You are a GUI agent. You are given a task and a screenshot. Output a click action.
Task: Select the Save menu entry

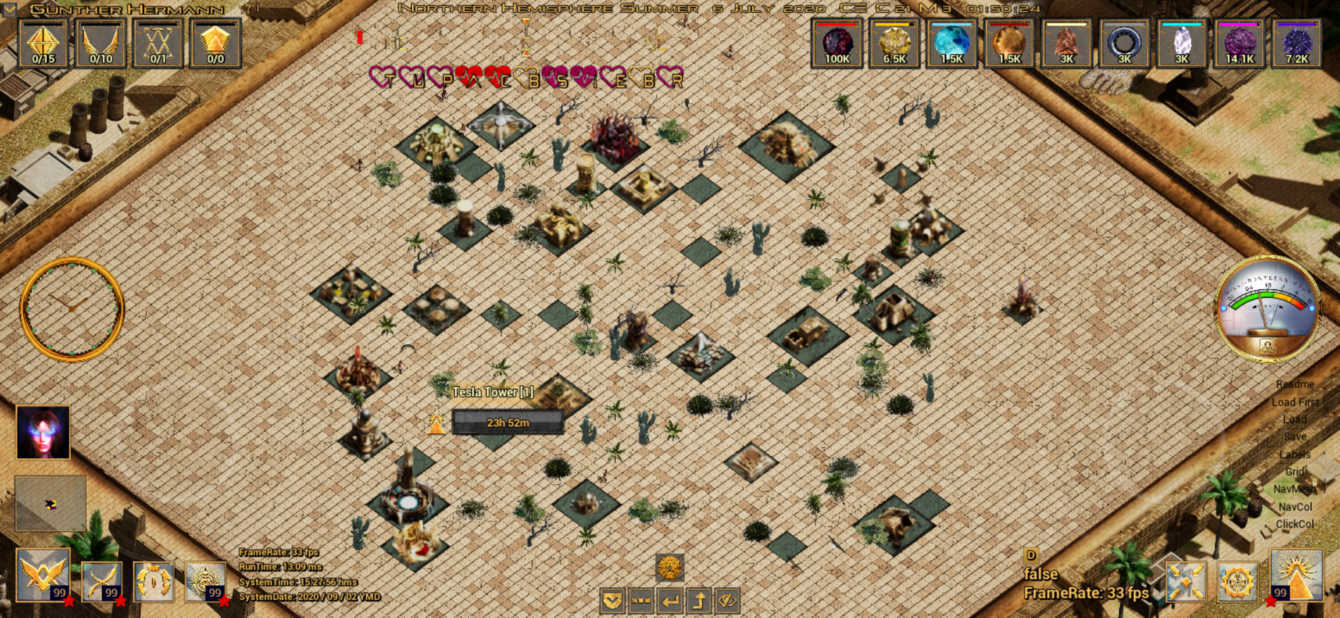[x=1295, y=436]
